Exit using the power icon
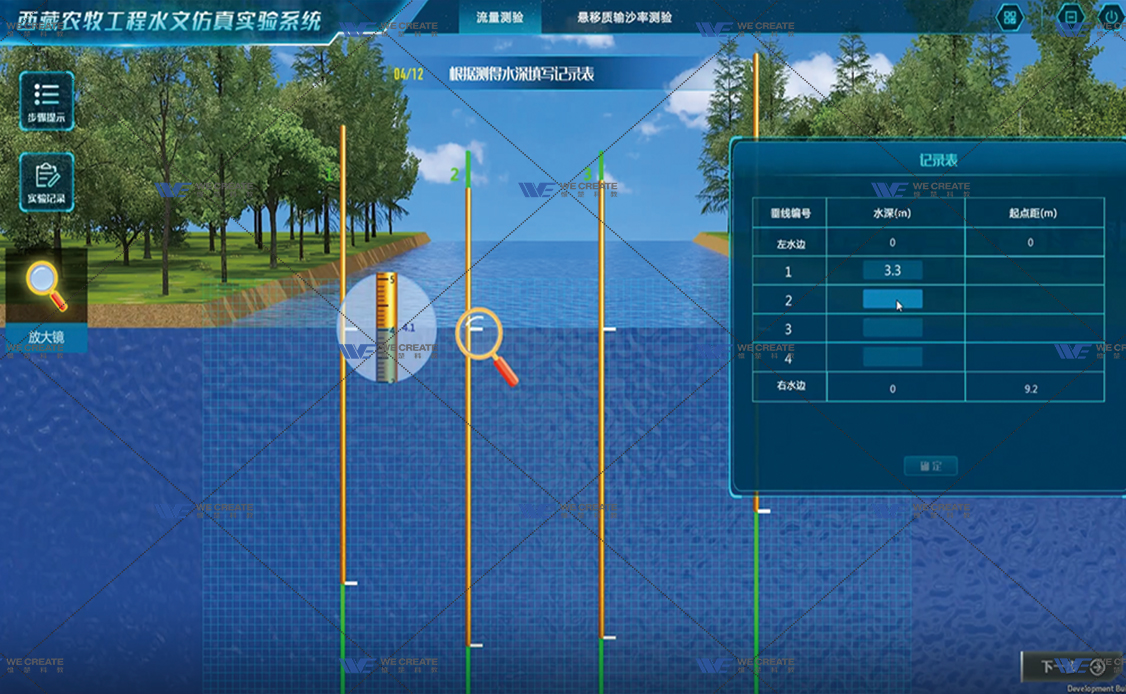Image resolution: width=1126 pixels, height=694 pixels. point(1112,17)
